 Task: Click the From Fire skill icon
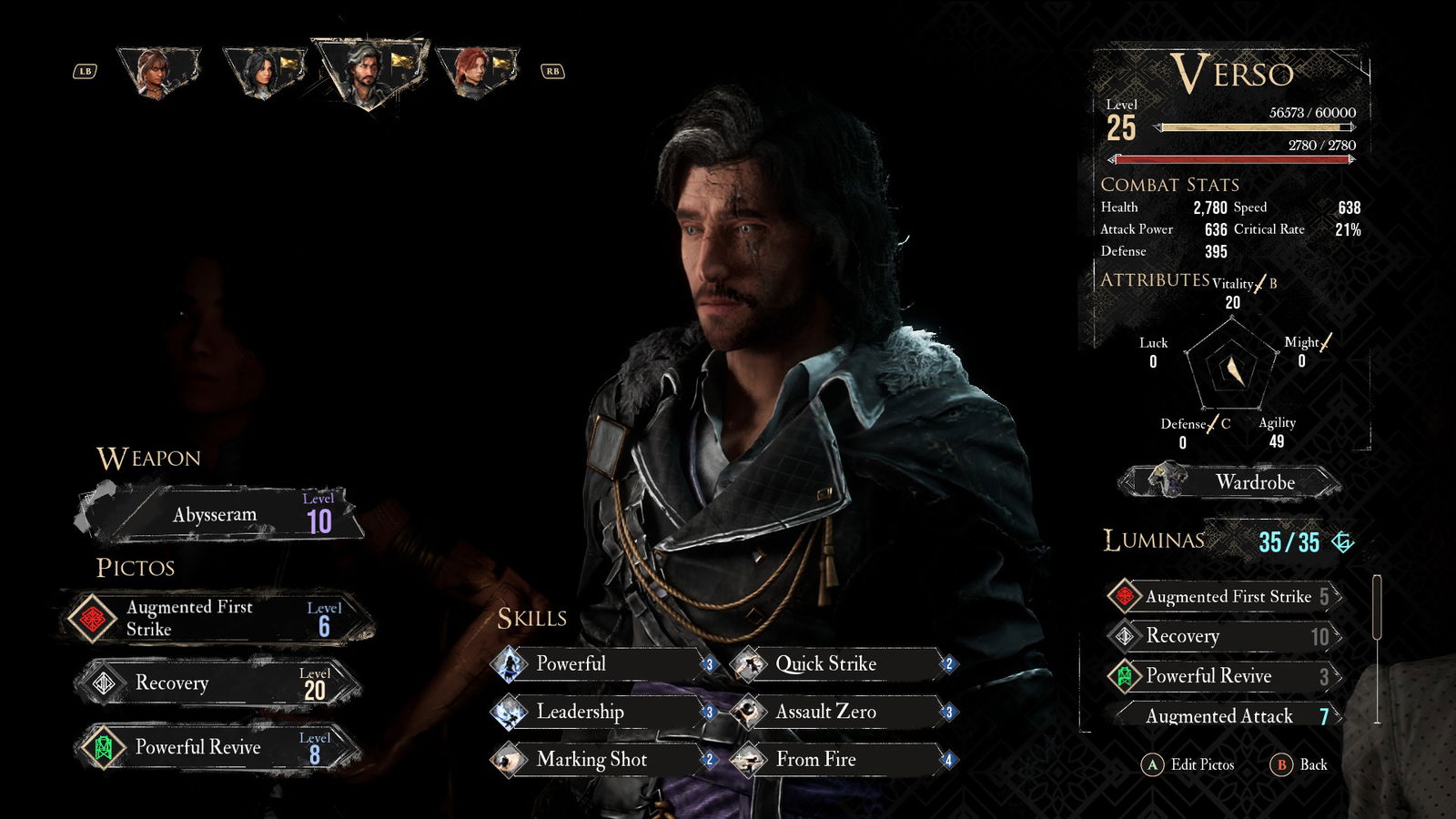(x=749, y=759)
